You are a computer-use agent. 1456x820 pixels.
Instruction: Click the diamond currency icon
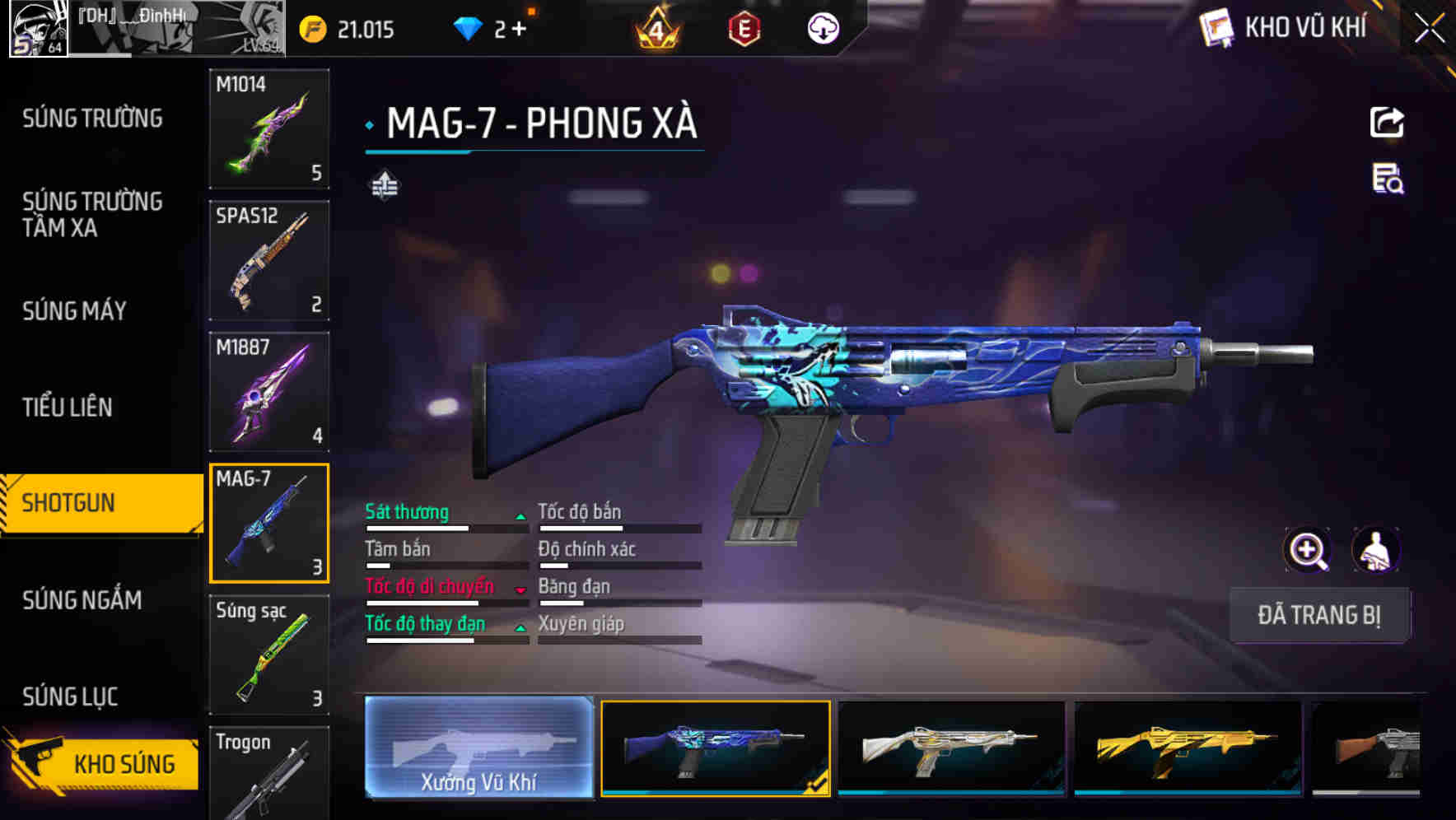point(465,27)
